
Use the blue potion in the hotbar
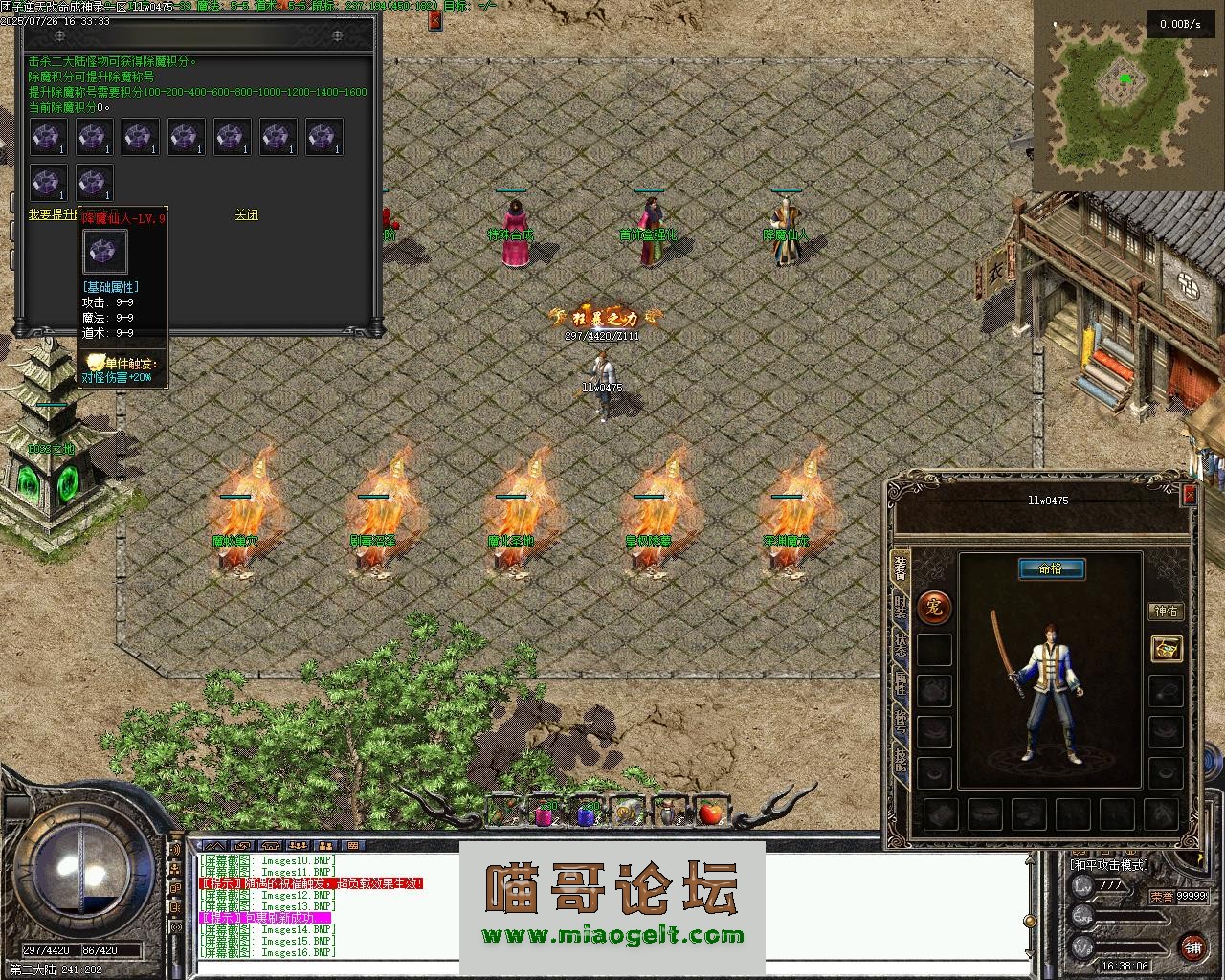tap(586, 814)
